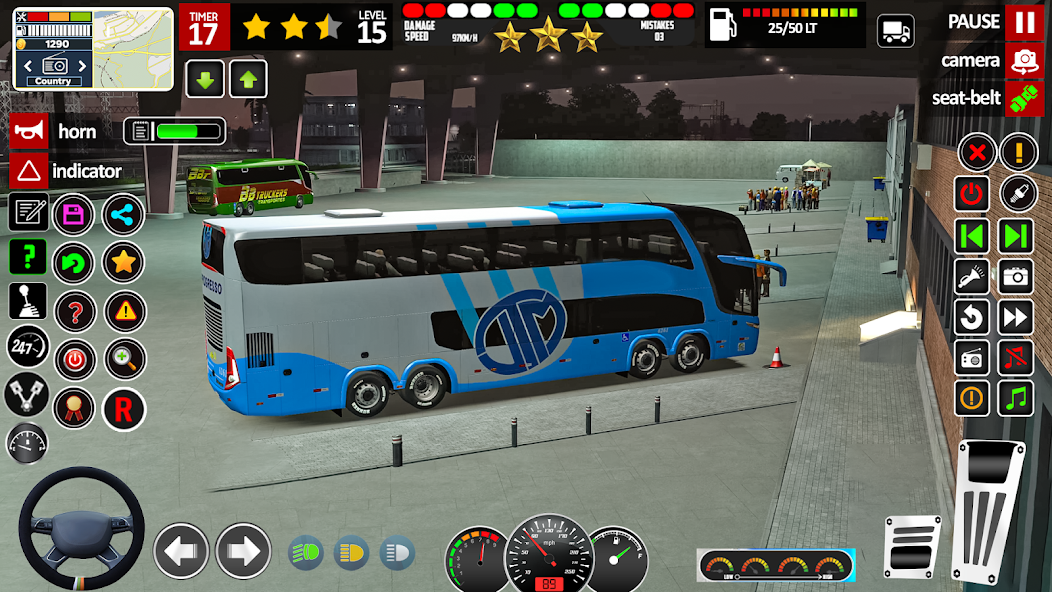Screen dimensions: 1052x592
Task: Click the pink save disk icon
Action: [x=73, y=213]
